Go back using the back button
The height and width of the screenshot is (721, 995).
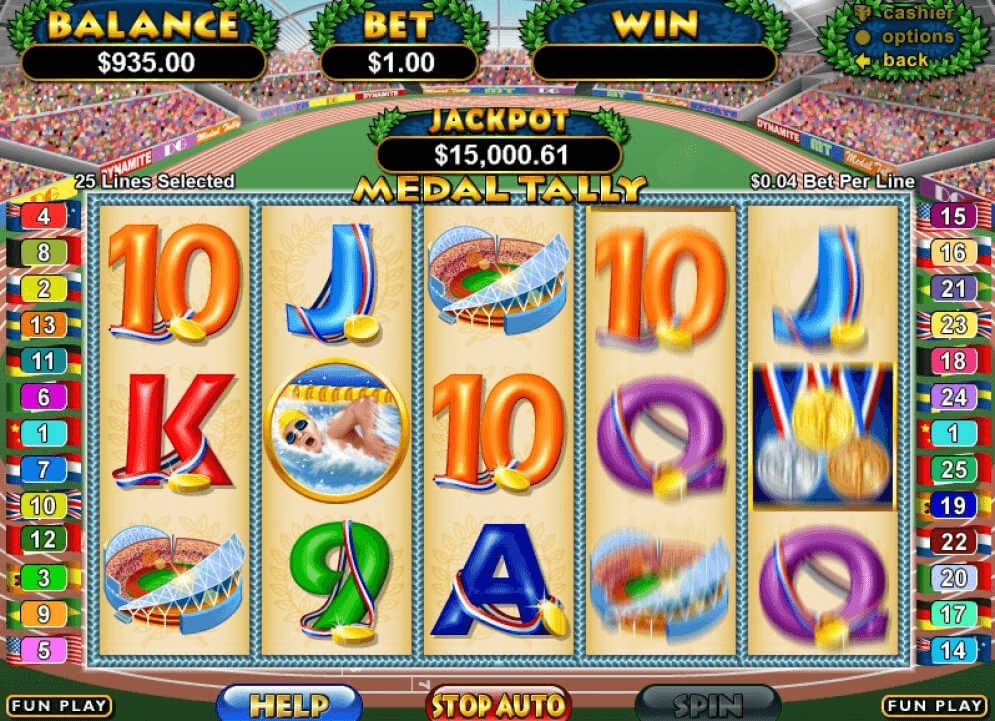[905, 60]
